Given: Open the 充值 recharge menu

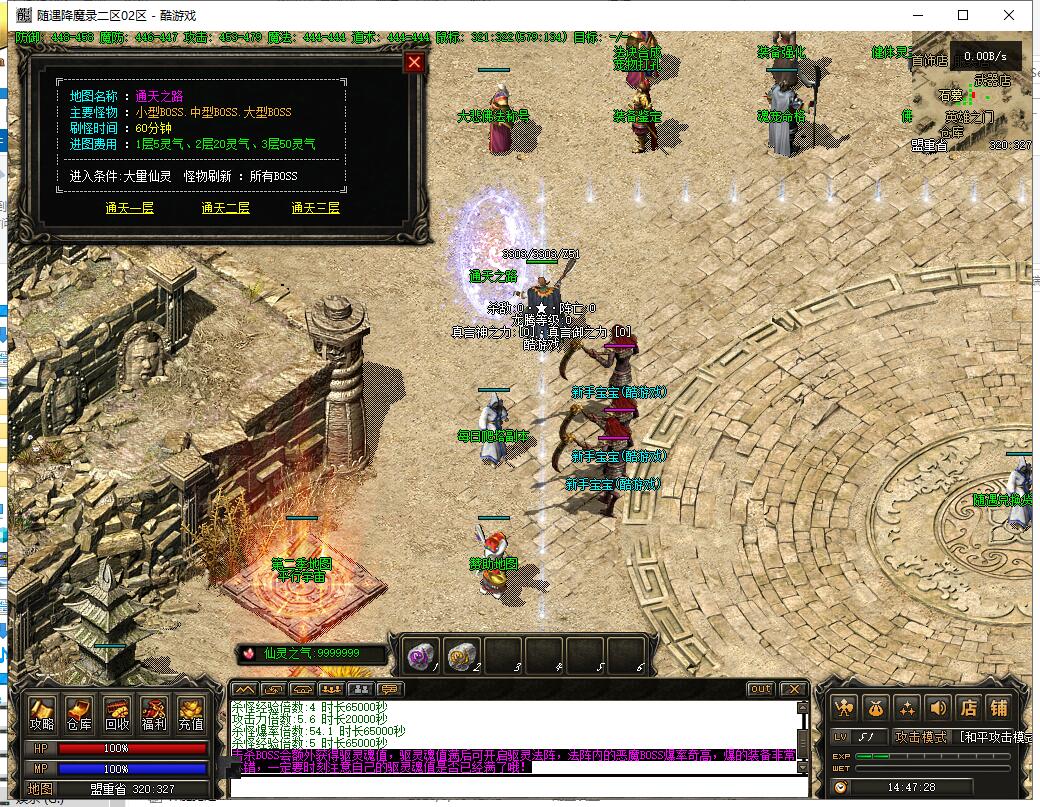Looking at the screenshot, I should pyautogui.click(x=190, y=714).
